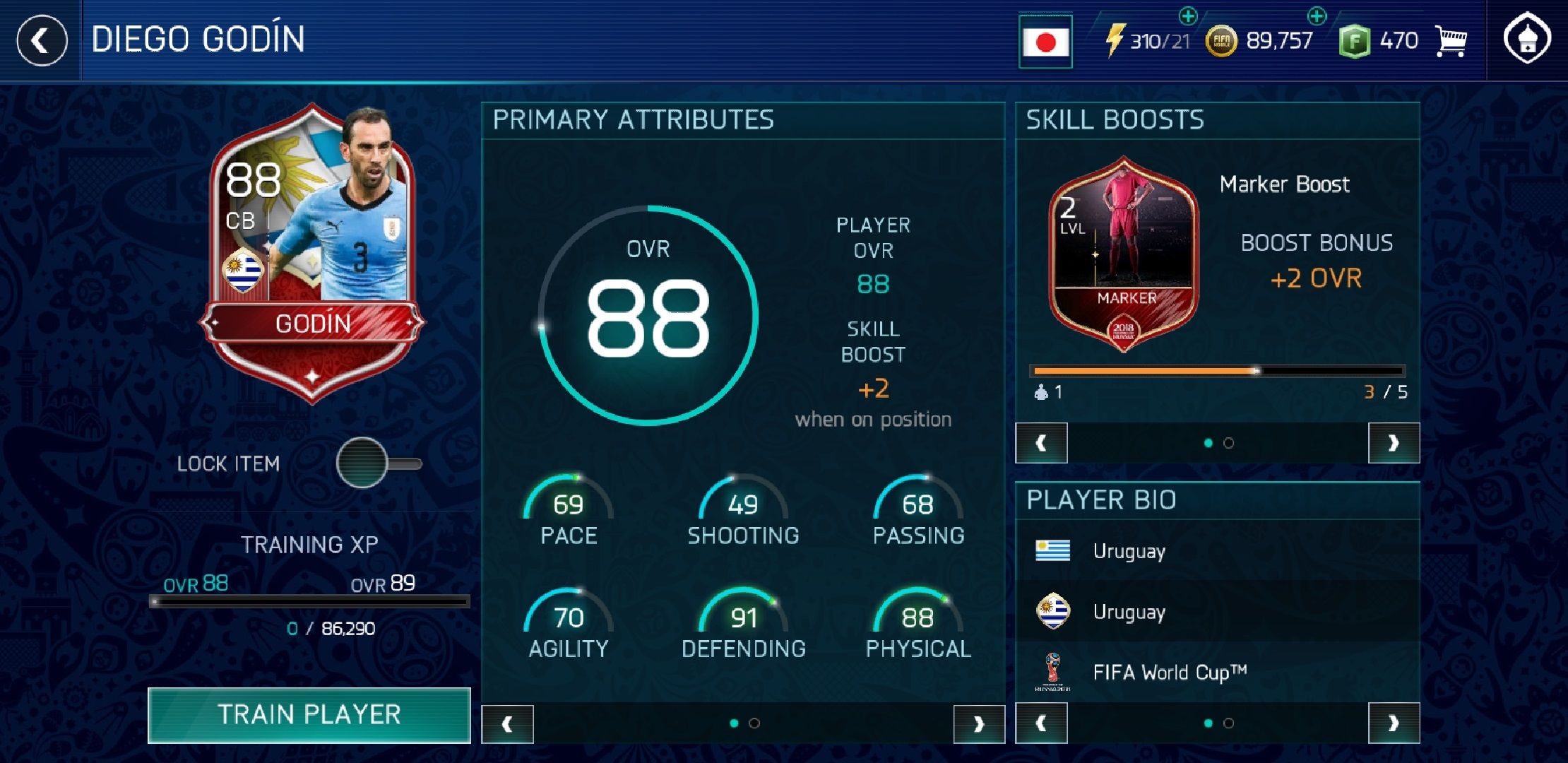The image size is (1568, 763).
Task: Select the Japan flag banner
Action: 1045,40
